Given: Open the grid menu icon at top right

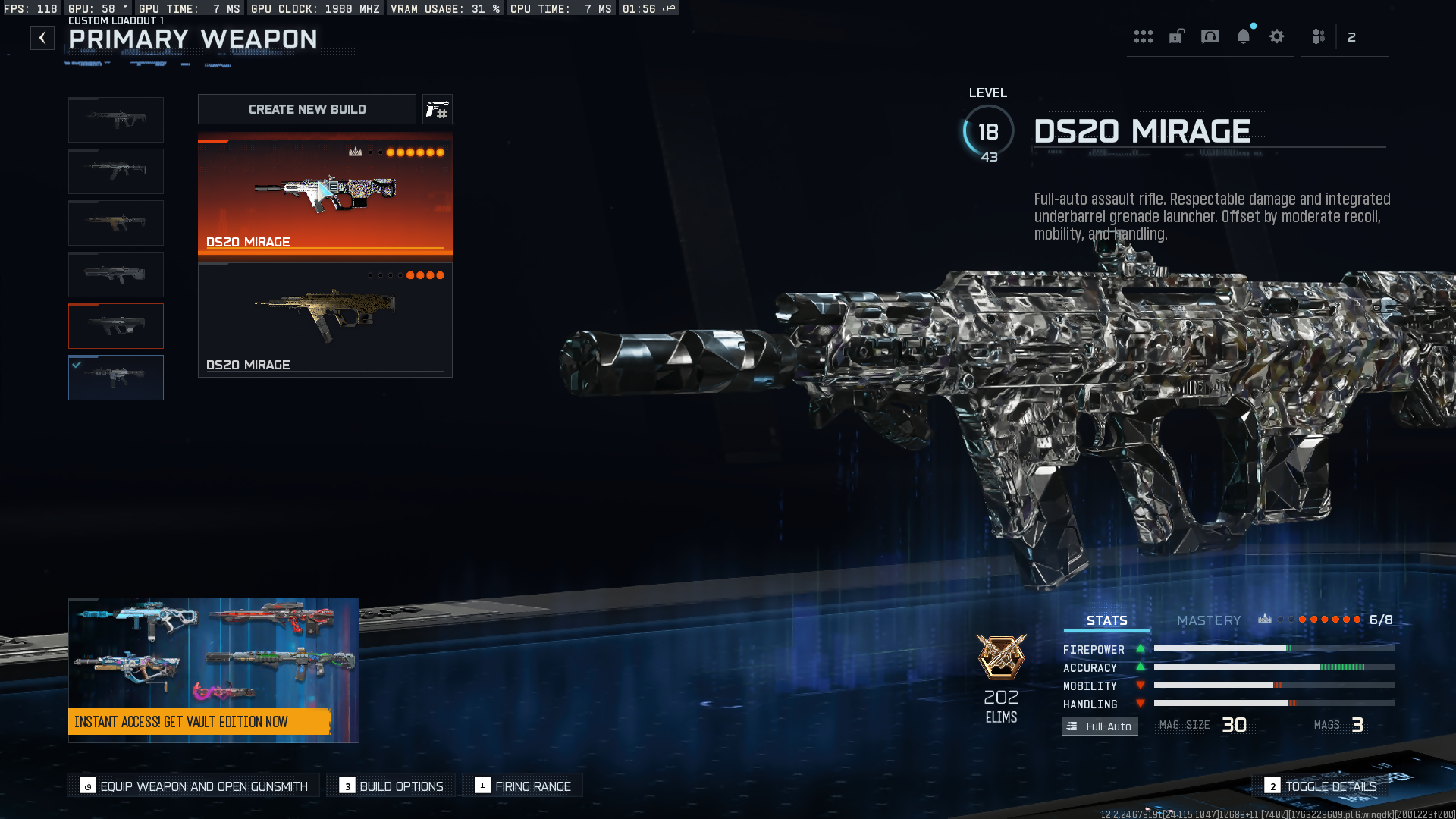Looking at the screenshot, I should point(1143,36).
